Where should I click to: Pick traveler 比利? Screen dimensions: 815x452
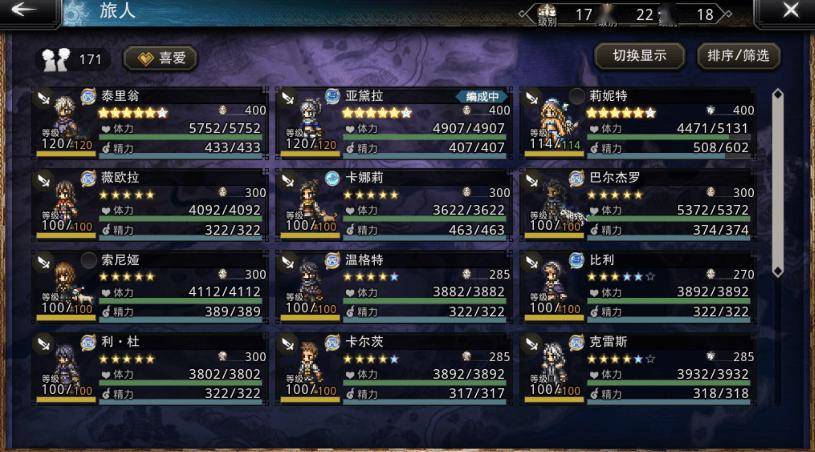tap(638, 286)
